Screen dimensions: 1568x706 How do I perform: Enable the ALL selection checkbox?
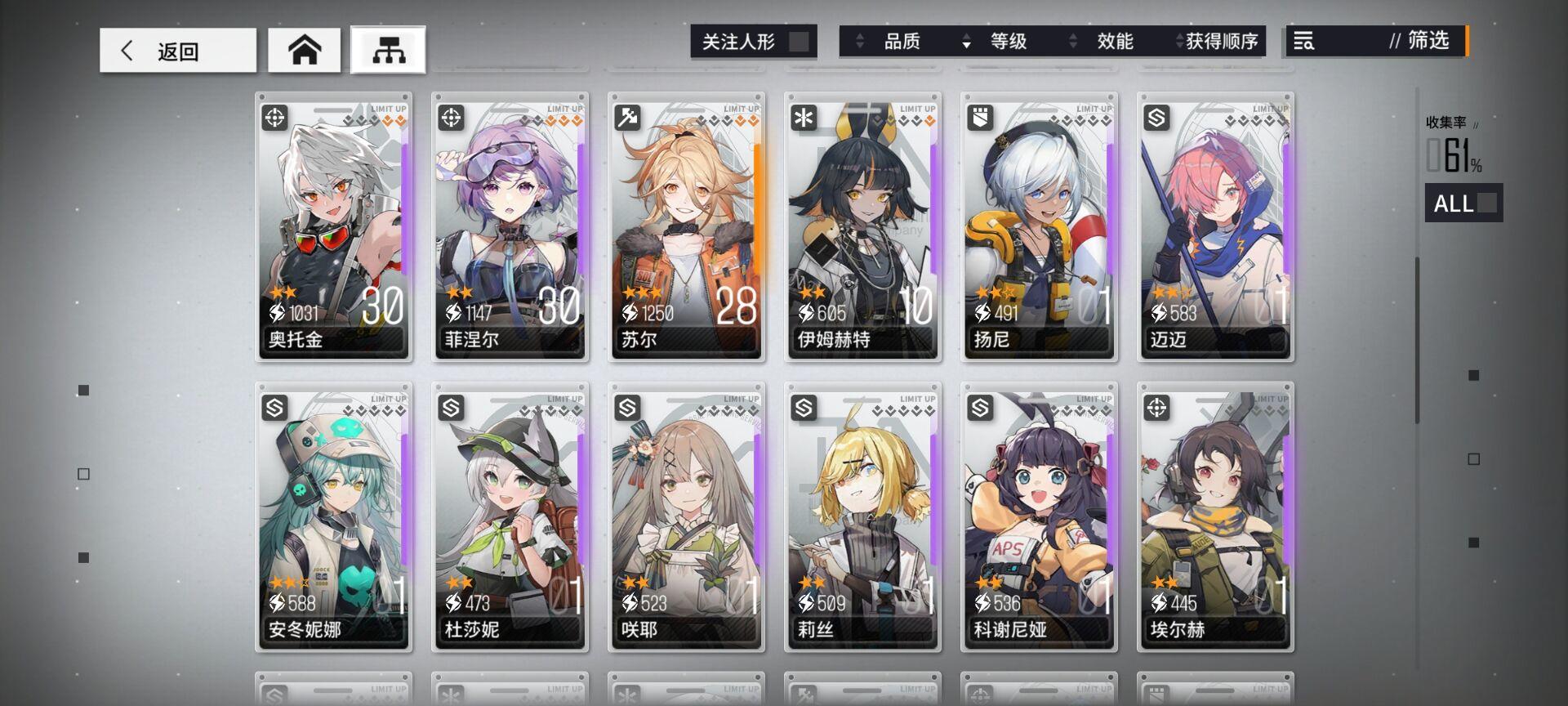coord(1486,203)
